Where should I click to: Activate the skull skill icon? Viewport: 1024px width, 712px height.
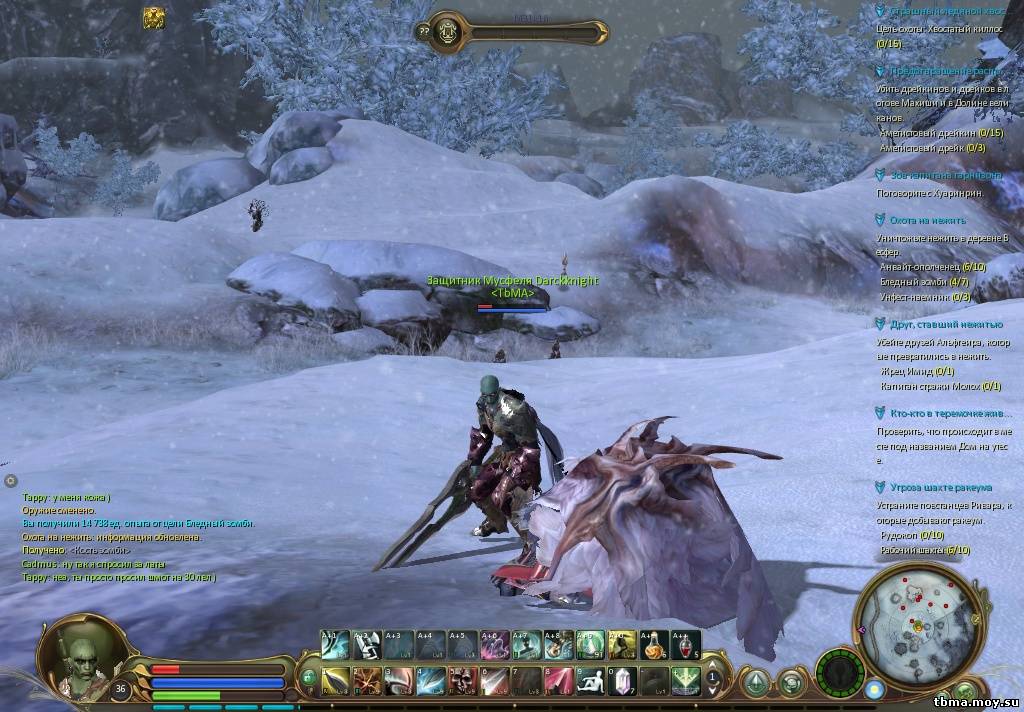click(x=463, y=680)
